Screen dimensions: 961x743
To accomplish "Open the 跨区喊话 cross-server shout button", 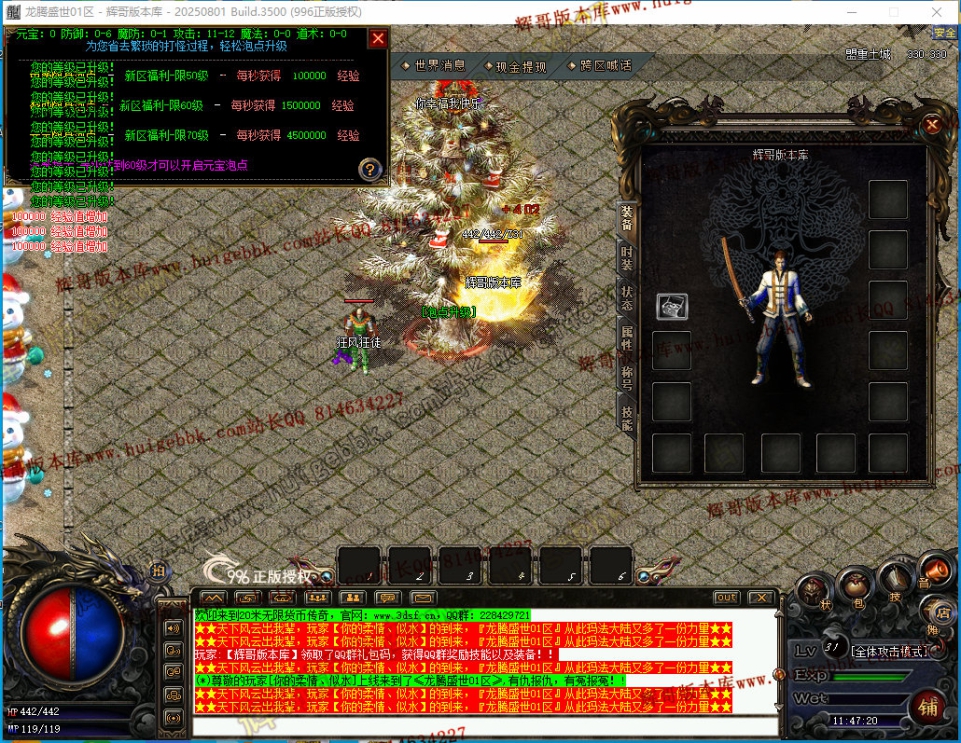I will click(x=605, y=66).
